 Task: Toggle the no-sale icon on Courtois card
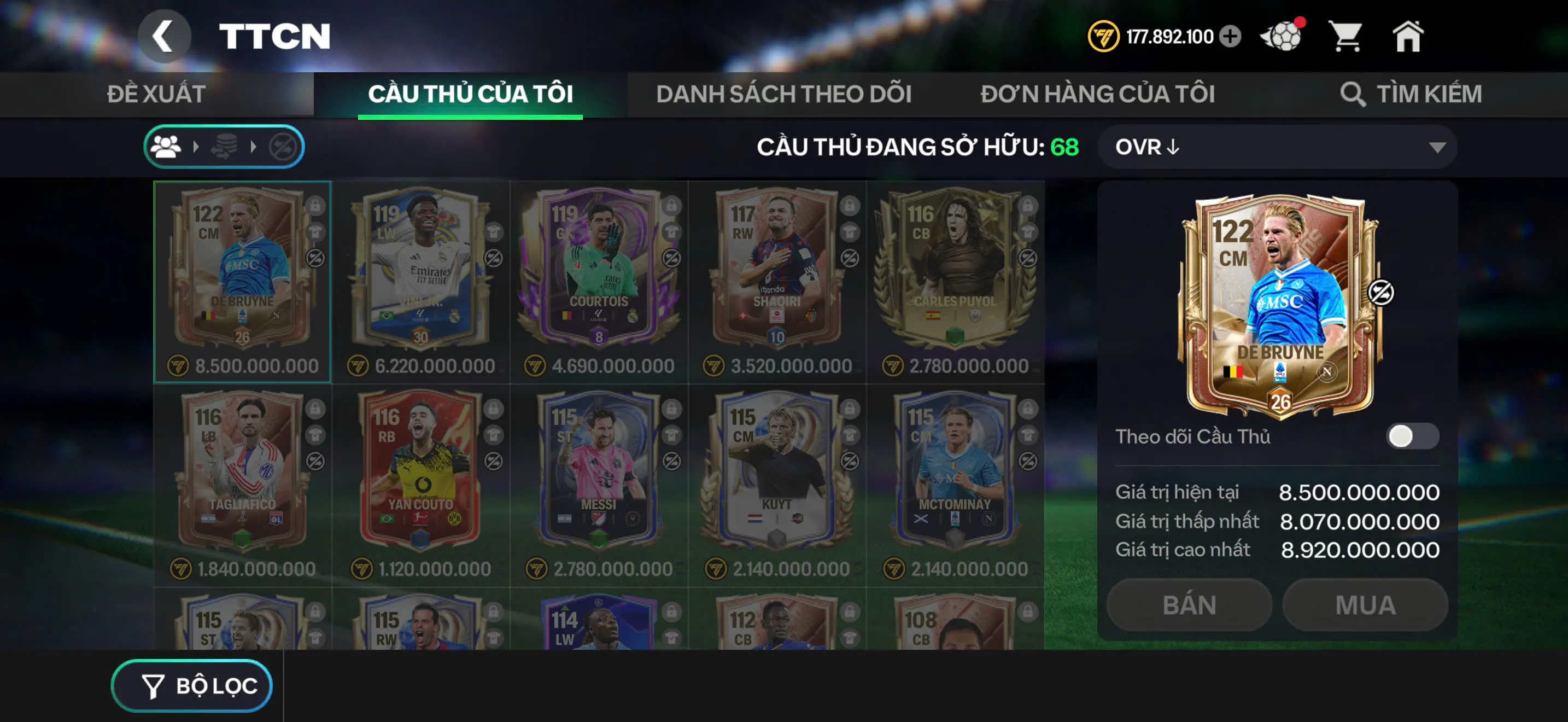[671, 259]
